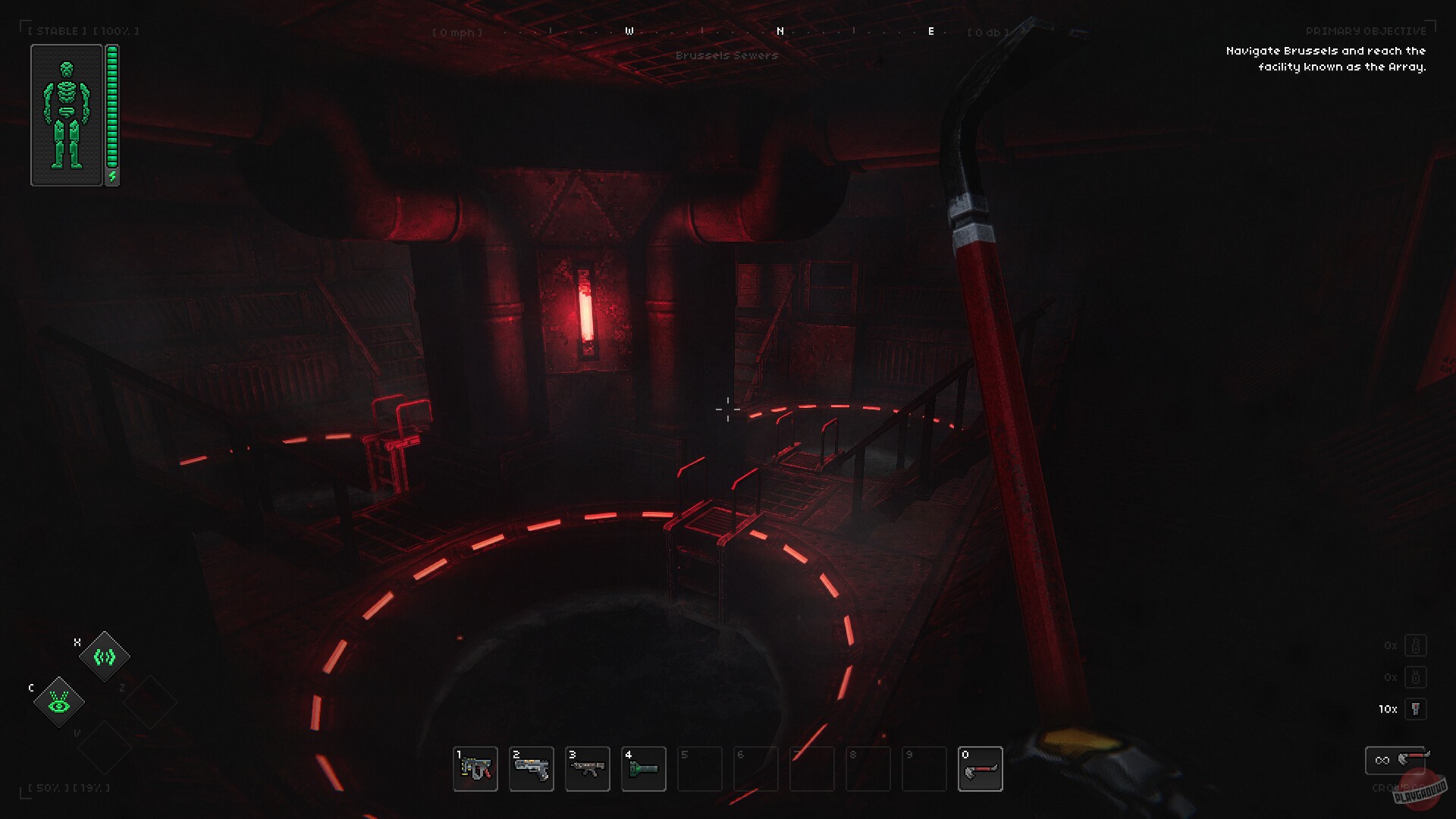Select the rifle in hotbar slot 3
Viewport: 1456px width, 819px height.
click(x=588, y=769)
